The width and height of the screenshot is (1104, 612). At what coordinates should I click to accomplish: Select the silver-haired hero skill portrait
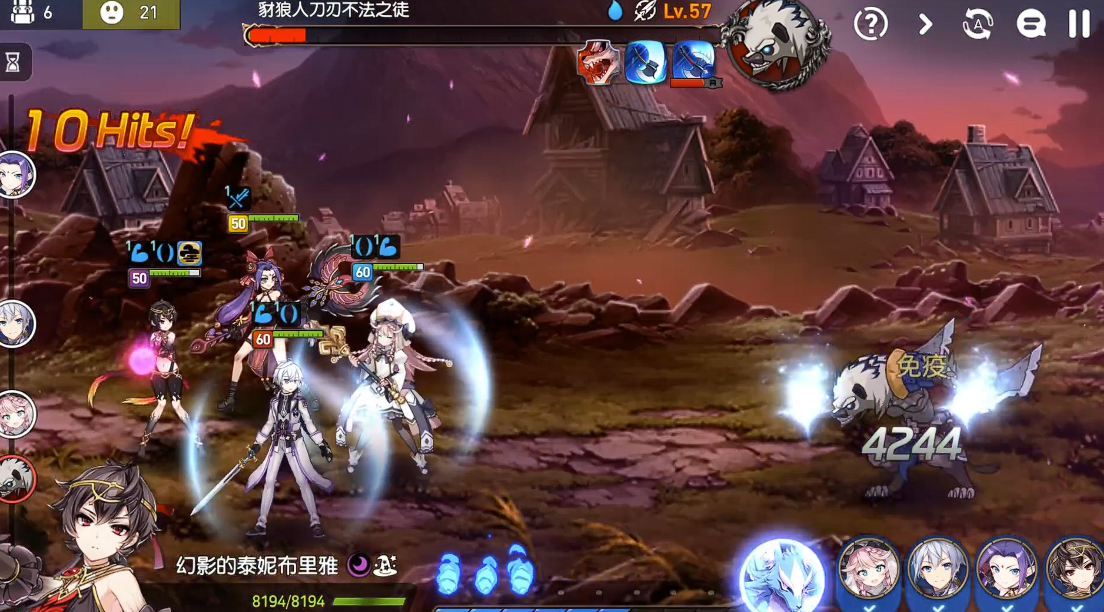tap(937, 572)
